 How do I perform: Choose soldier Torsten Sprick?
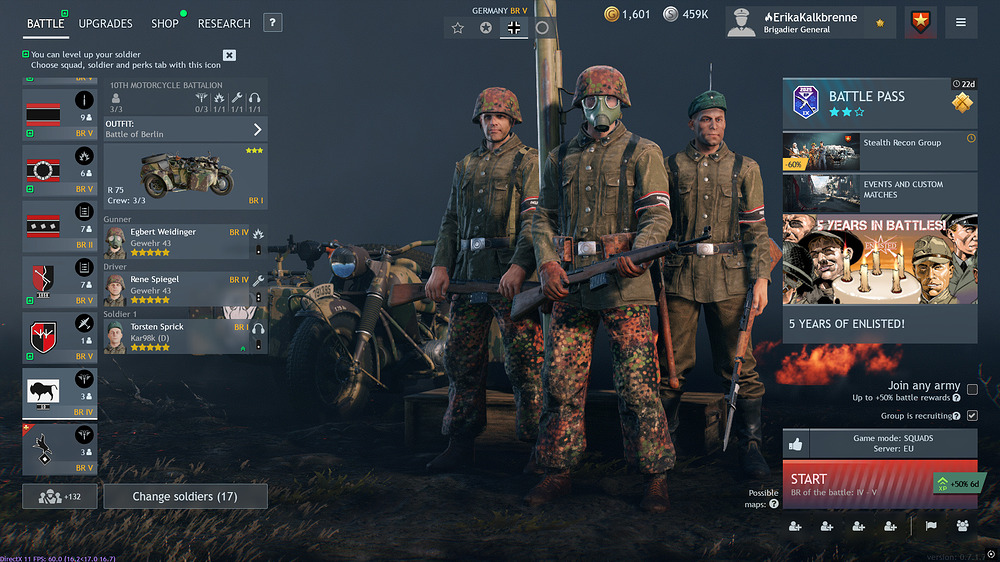(x=175, y=337)
